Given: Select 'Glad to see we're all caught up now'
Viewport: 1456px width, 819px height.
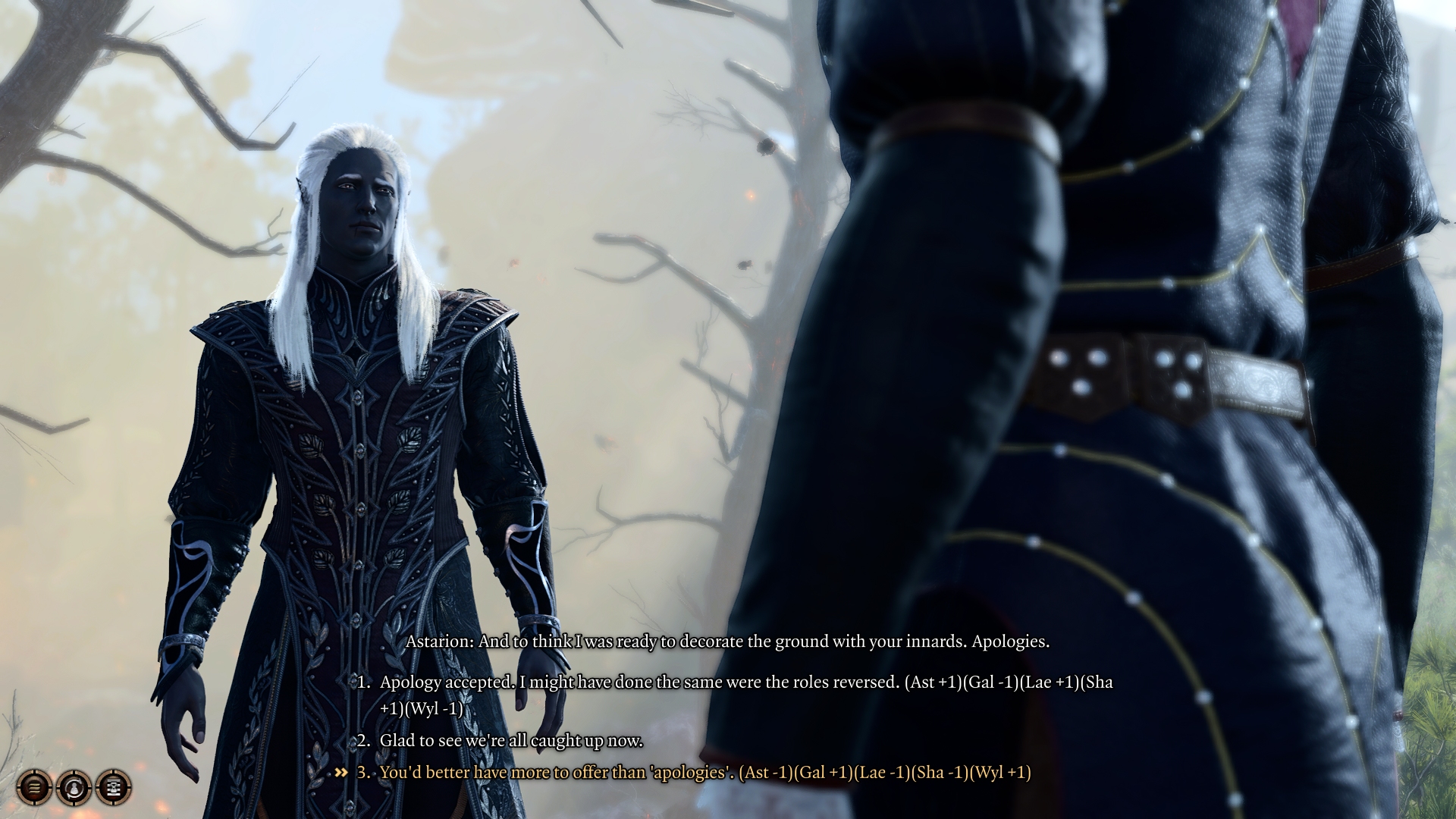Looking at the screenshot, I should point(511,741).
